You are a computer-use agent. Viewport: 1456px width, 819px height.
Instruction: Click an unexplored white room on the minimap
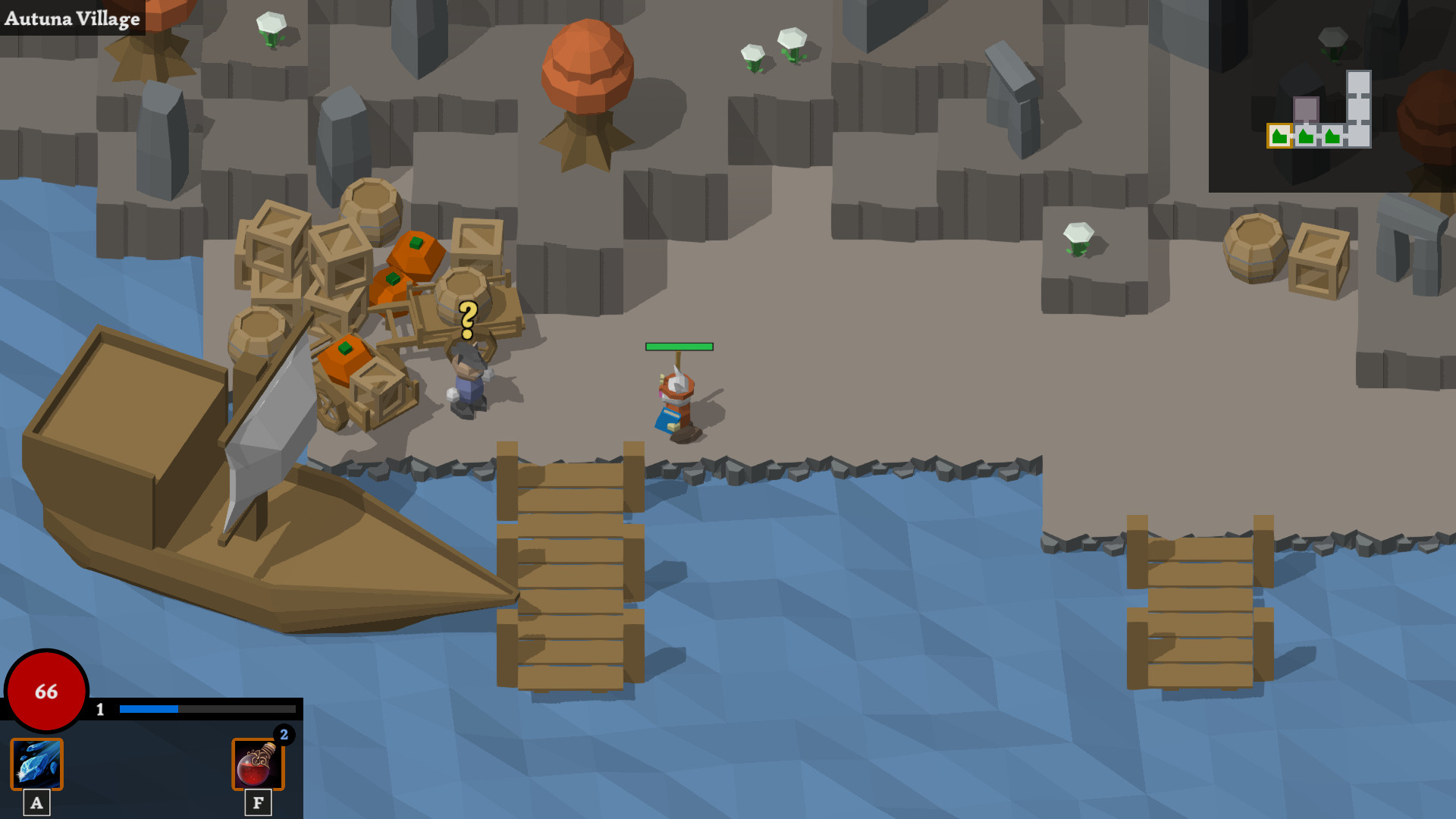1360,83
